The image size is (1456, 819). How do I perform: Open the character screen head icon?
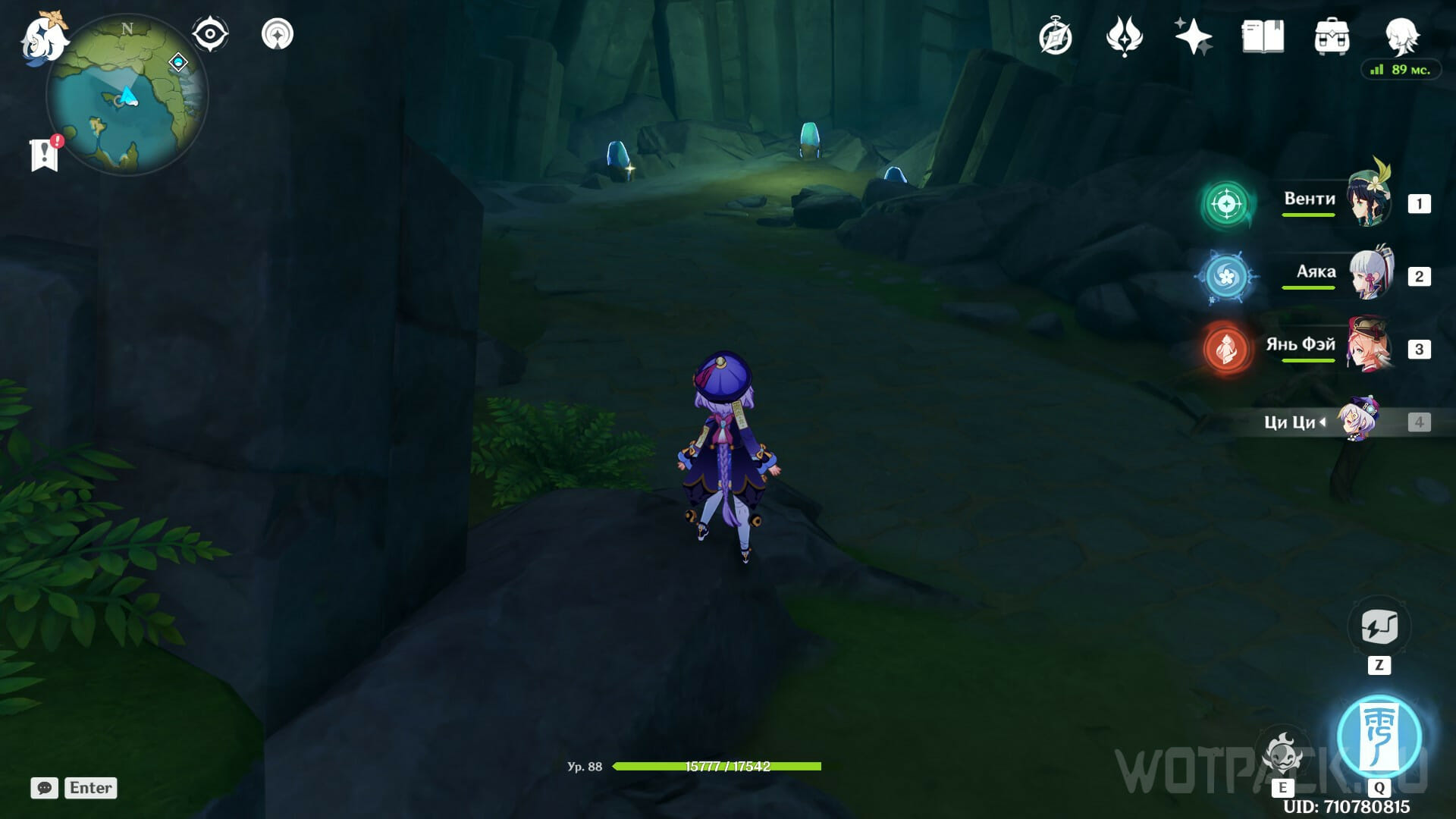pos(1400,36)
